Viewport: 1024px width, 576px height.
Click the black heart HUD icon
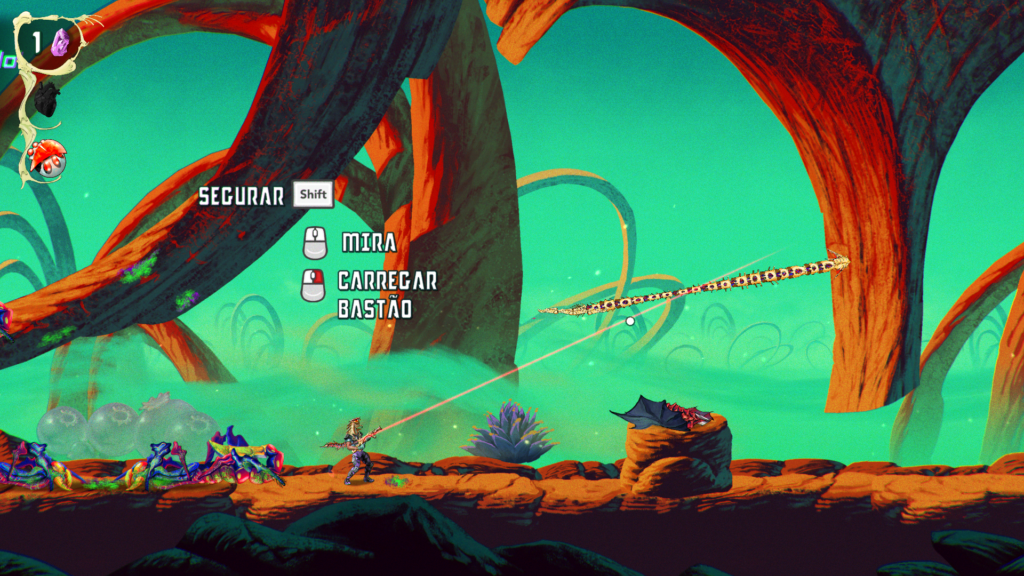point(46,98)
